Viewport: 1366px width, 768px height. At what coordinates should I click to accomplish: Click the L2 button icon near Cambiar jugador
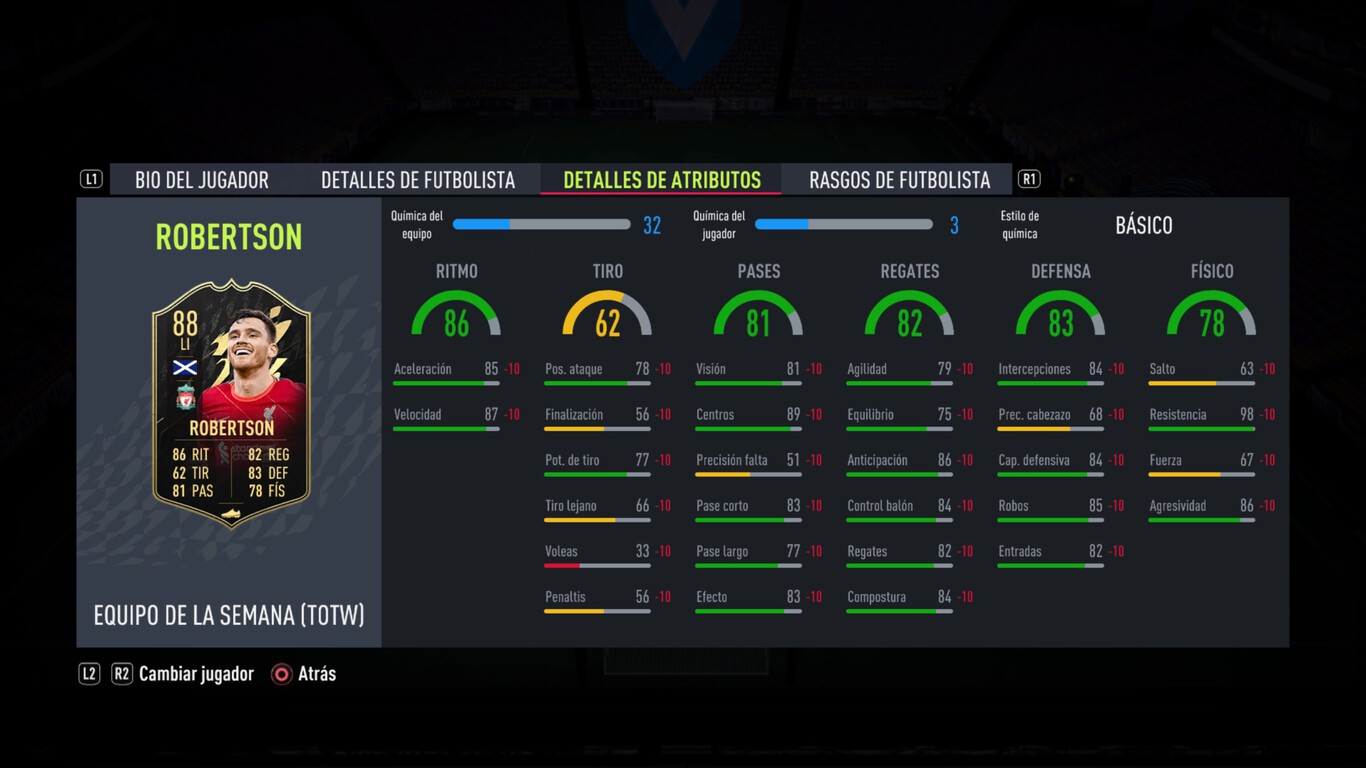pos(89,674)
